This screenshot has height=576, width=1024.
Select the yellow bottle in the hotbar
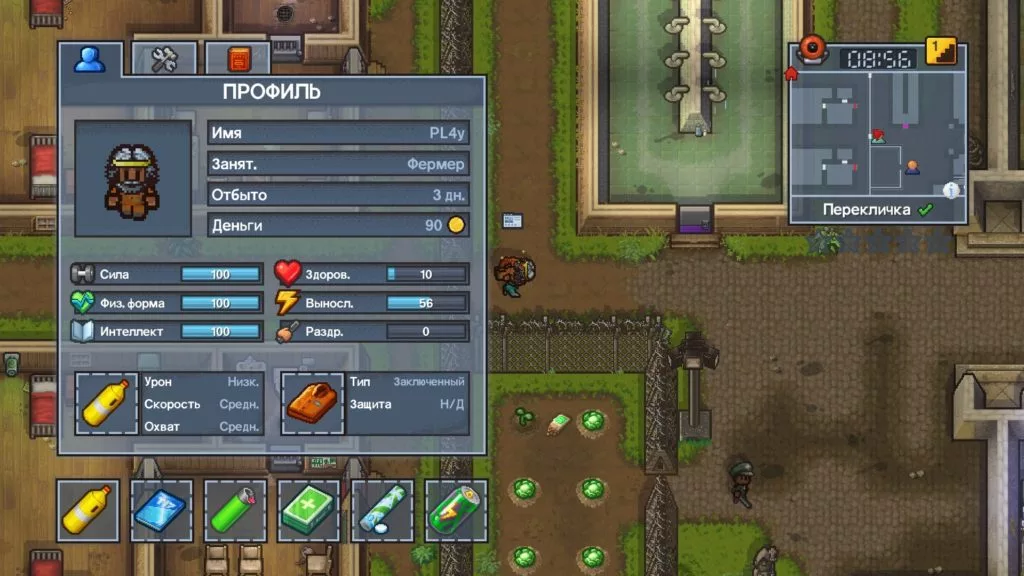click(x=88, y=510)
